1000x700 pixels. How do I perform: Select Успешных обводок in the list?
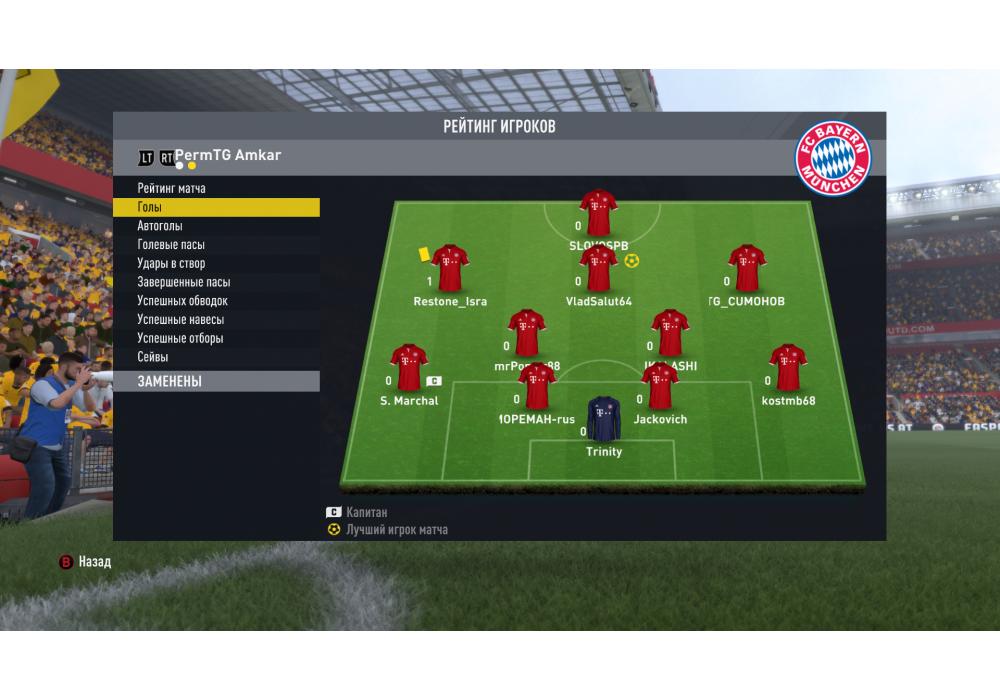click(183, 301)
